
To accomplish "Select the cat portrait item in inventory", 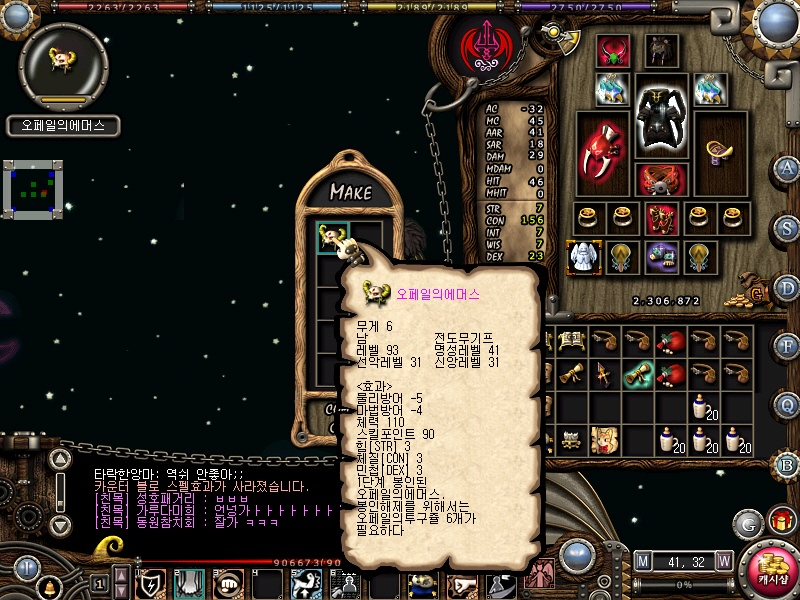I will pyautogui.click(x=605, y=438).
